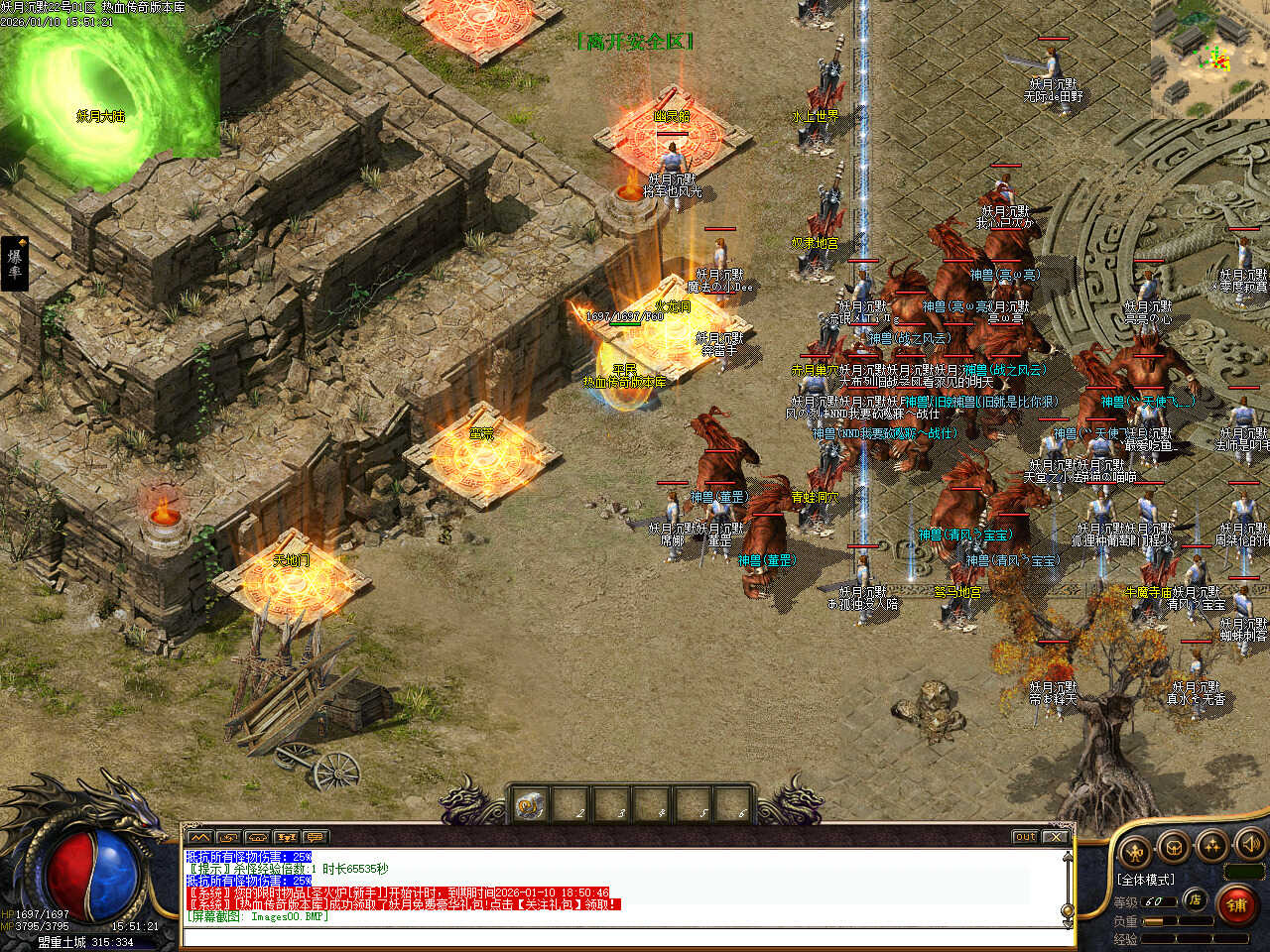Click the trophy icon above the chat
This screenshot has height=952, width=1270.
[x=287, y=837]
